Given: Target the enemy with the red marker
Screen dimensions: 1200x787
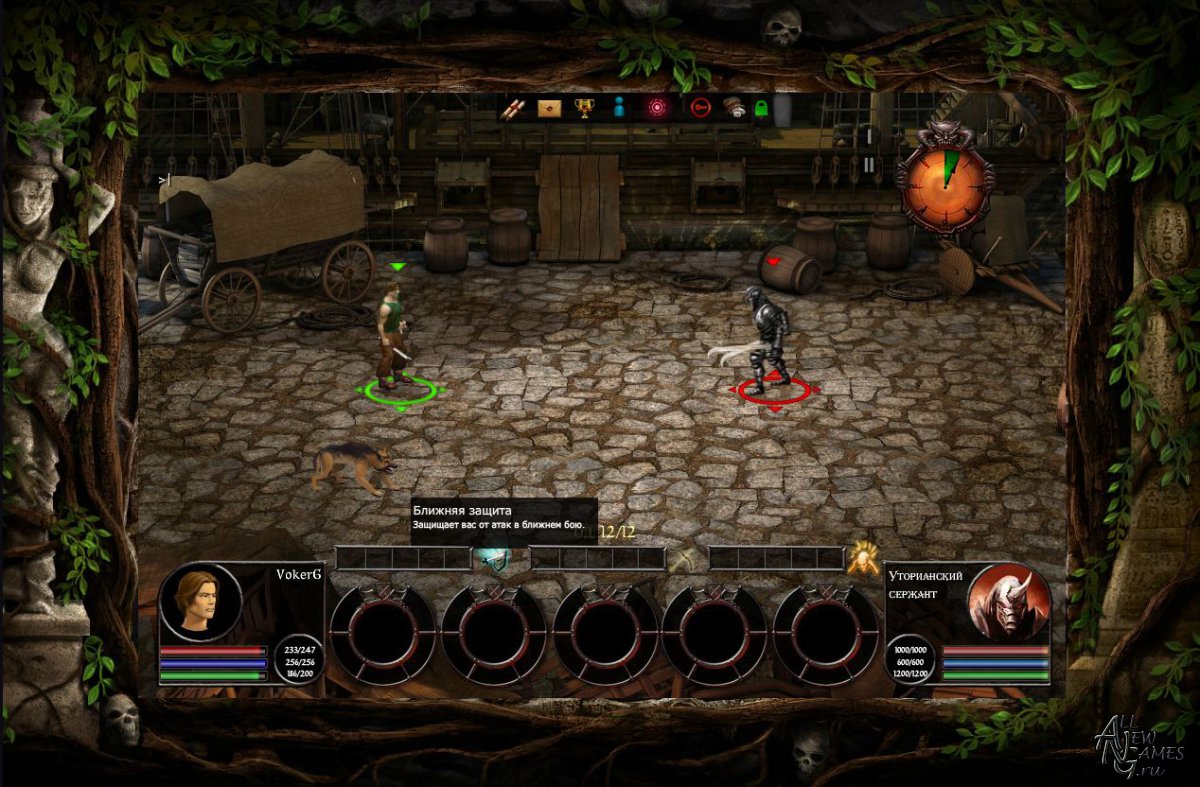Looking at the screenshot, I should point(769,340).
